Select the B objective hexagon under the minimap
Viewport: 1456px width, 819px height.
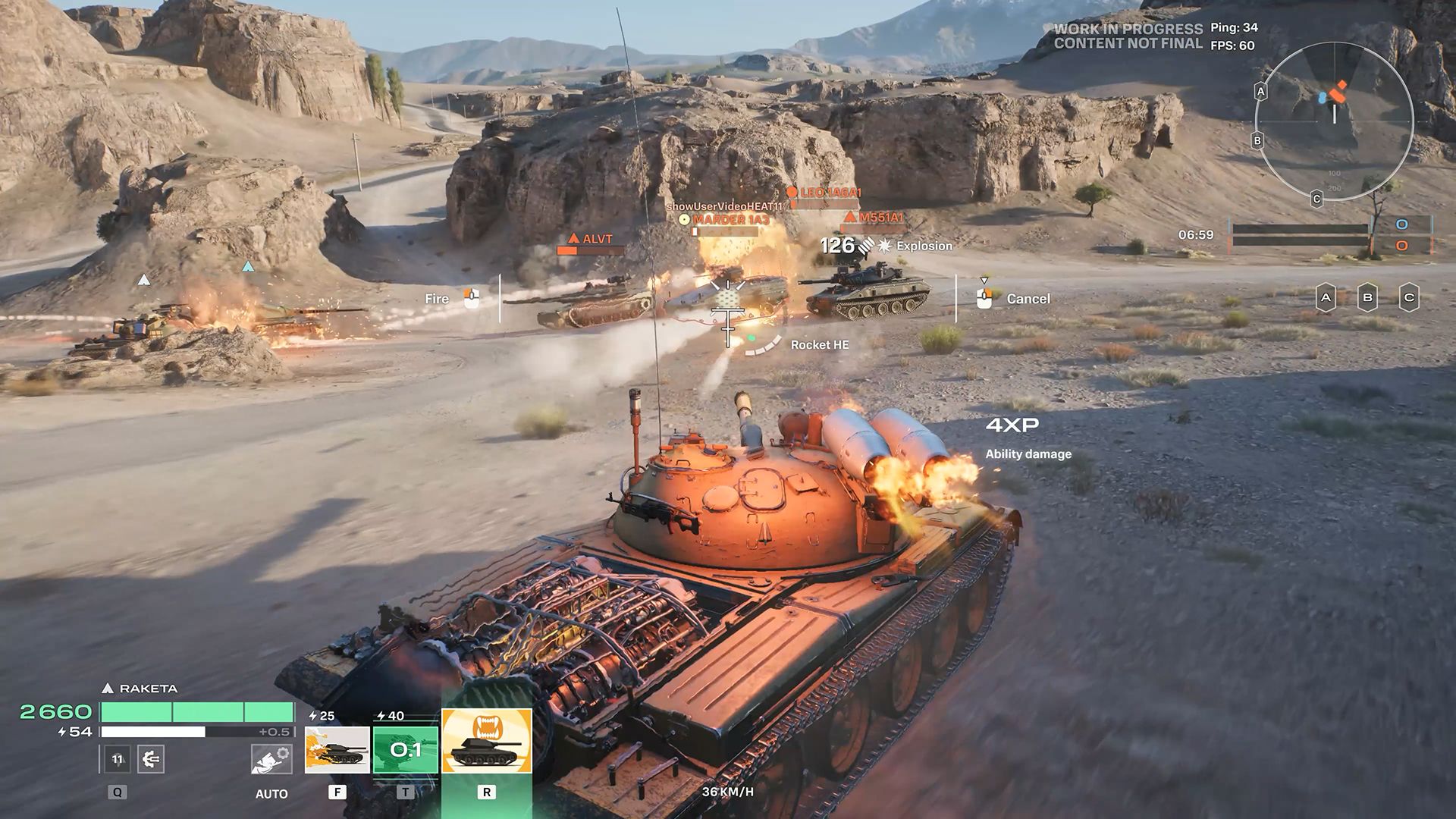[x=1369, y=296]
